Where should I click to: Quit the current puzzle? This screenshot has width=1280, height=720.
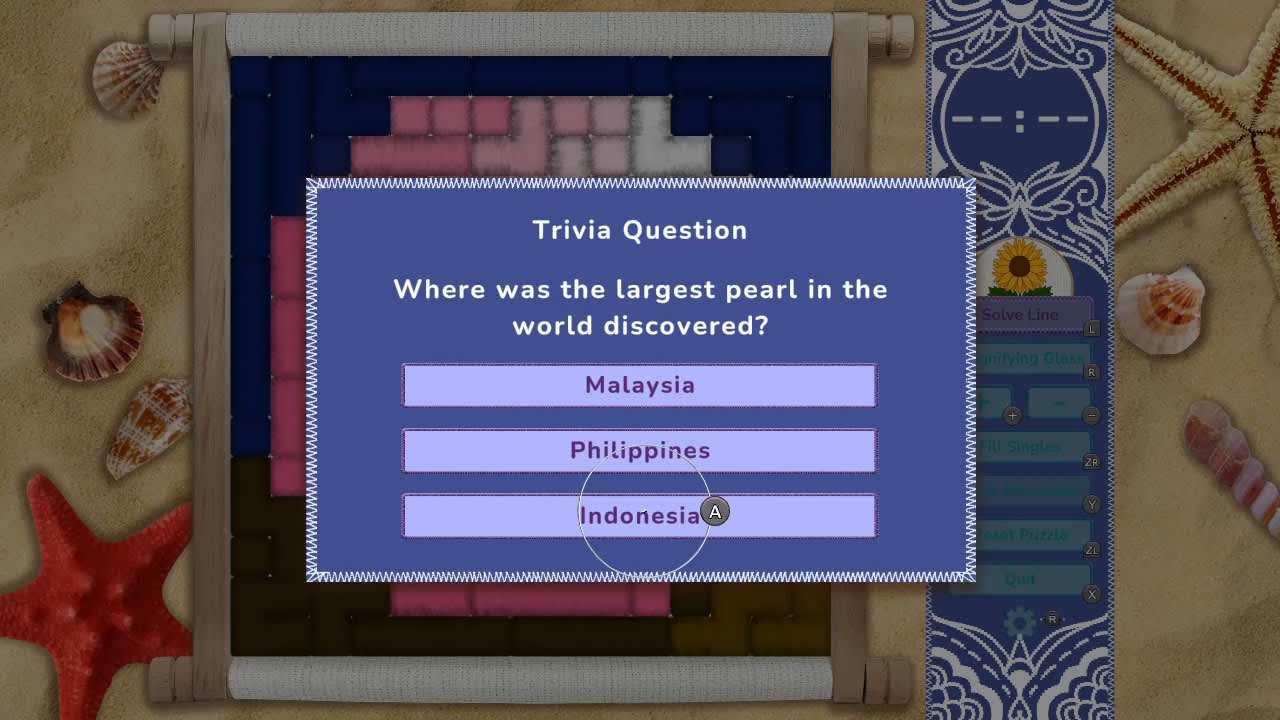click(x=1020, y=578)
